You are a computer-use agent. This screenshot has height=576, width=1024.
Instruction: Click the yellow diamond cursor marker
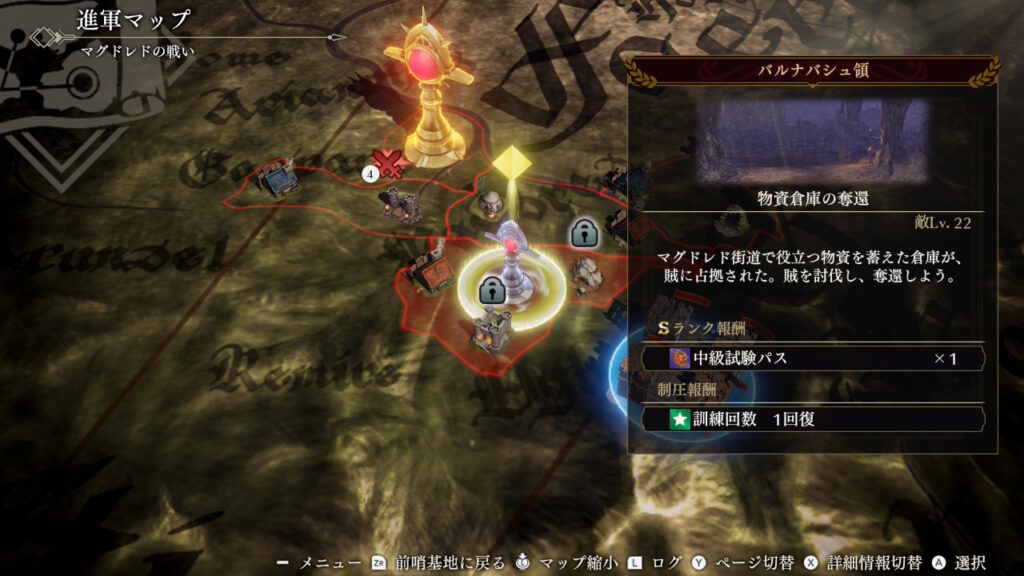point(511,164)
